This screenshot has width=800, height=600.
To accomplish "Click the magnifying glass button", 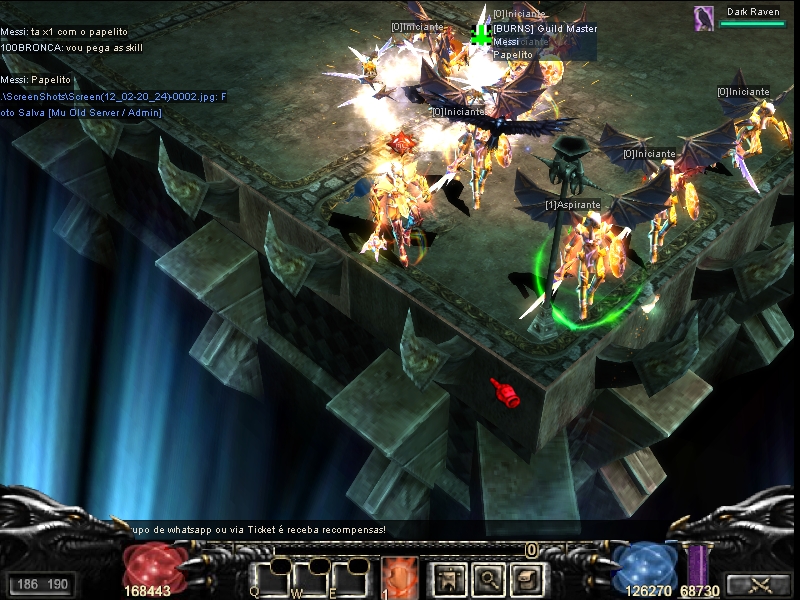I will 487,578.
